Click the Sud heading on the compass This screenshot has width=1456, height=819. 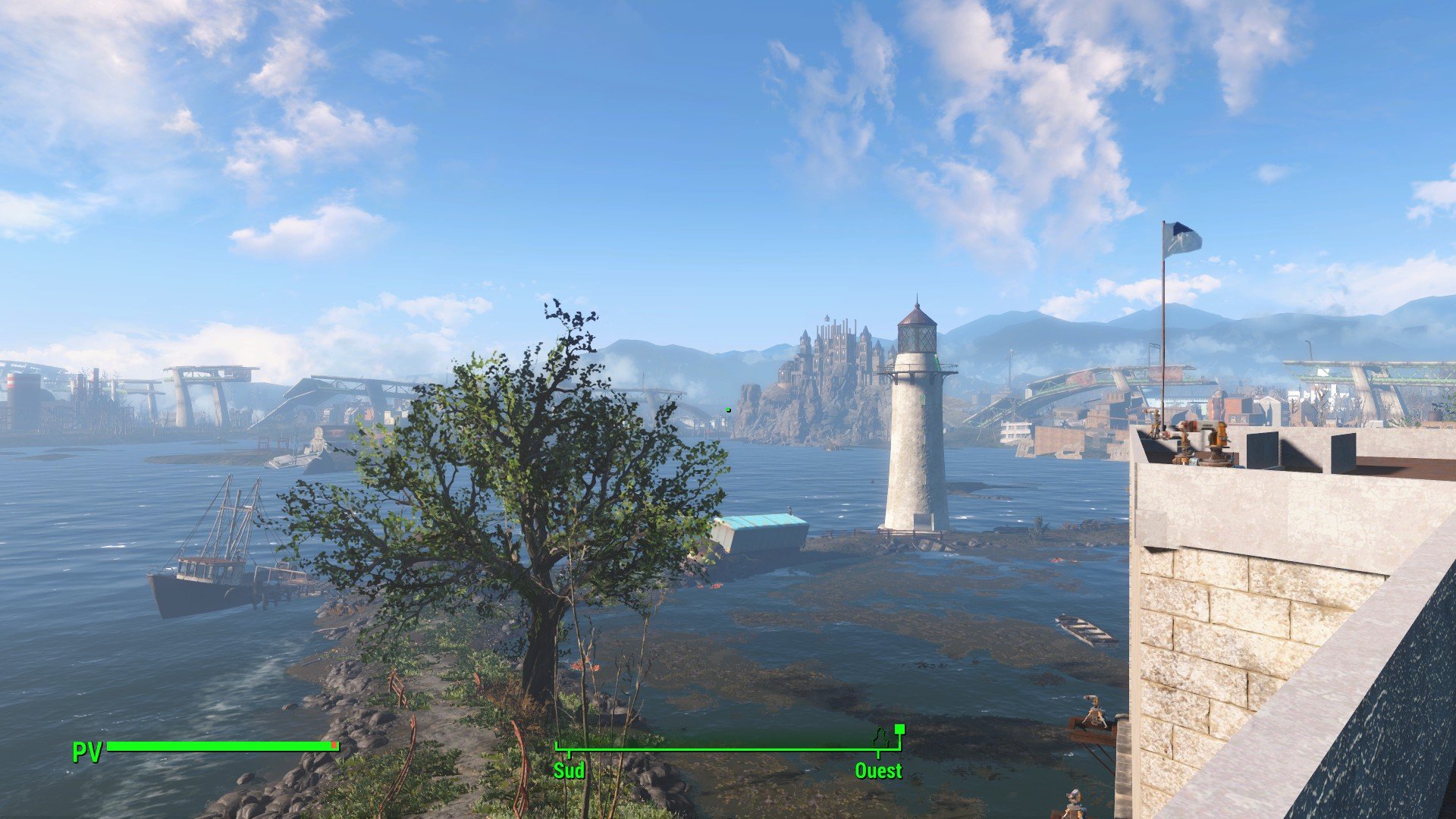coord(569,770)
